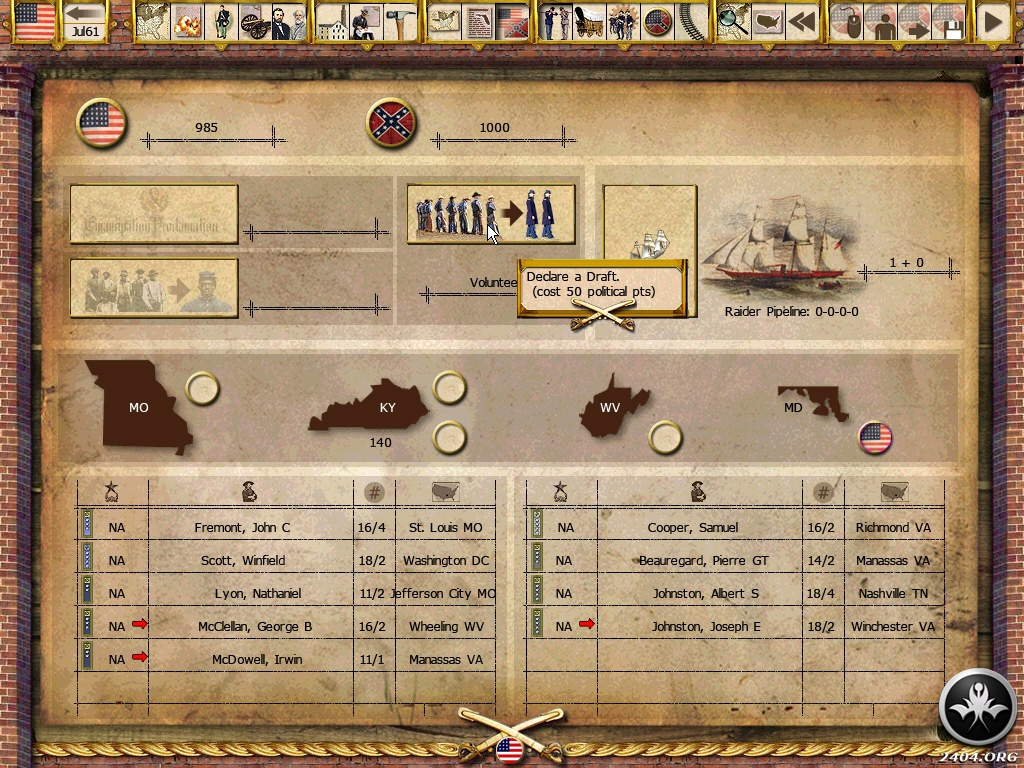Viewport: 1024px width, 768px height.
Task: Click the Union flag medallion by 985
Action: point(102,124)
